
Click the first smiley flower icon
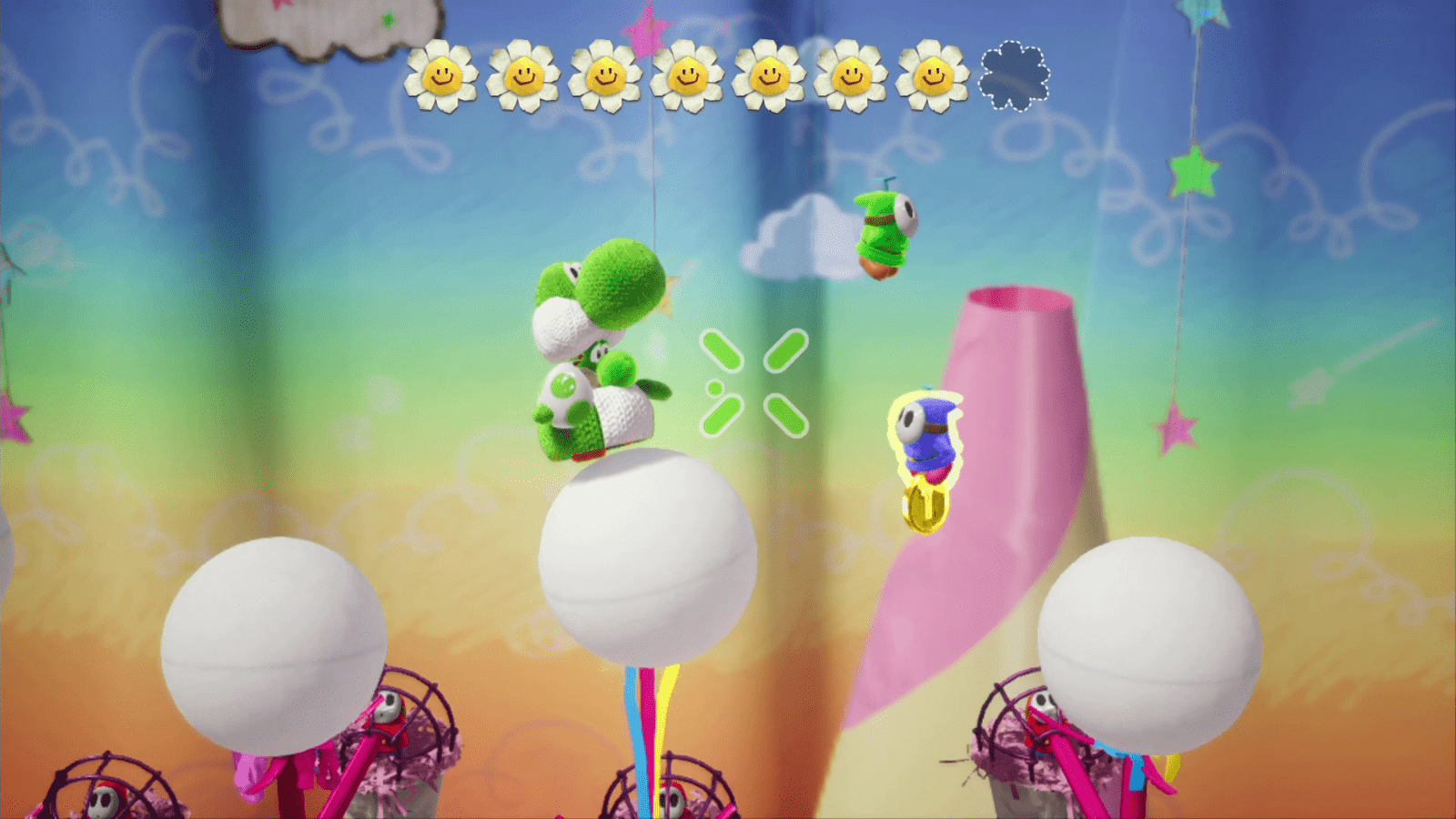(x=443, y=76)
